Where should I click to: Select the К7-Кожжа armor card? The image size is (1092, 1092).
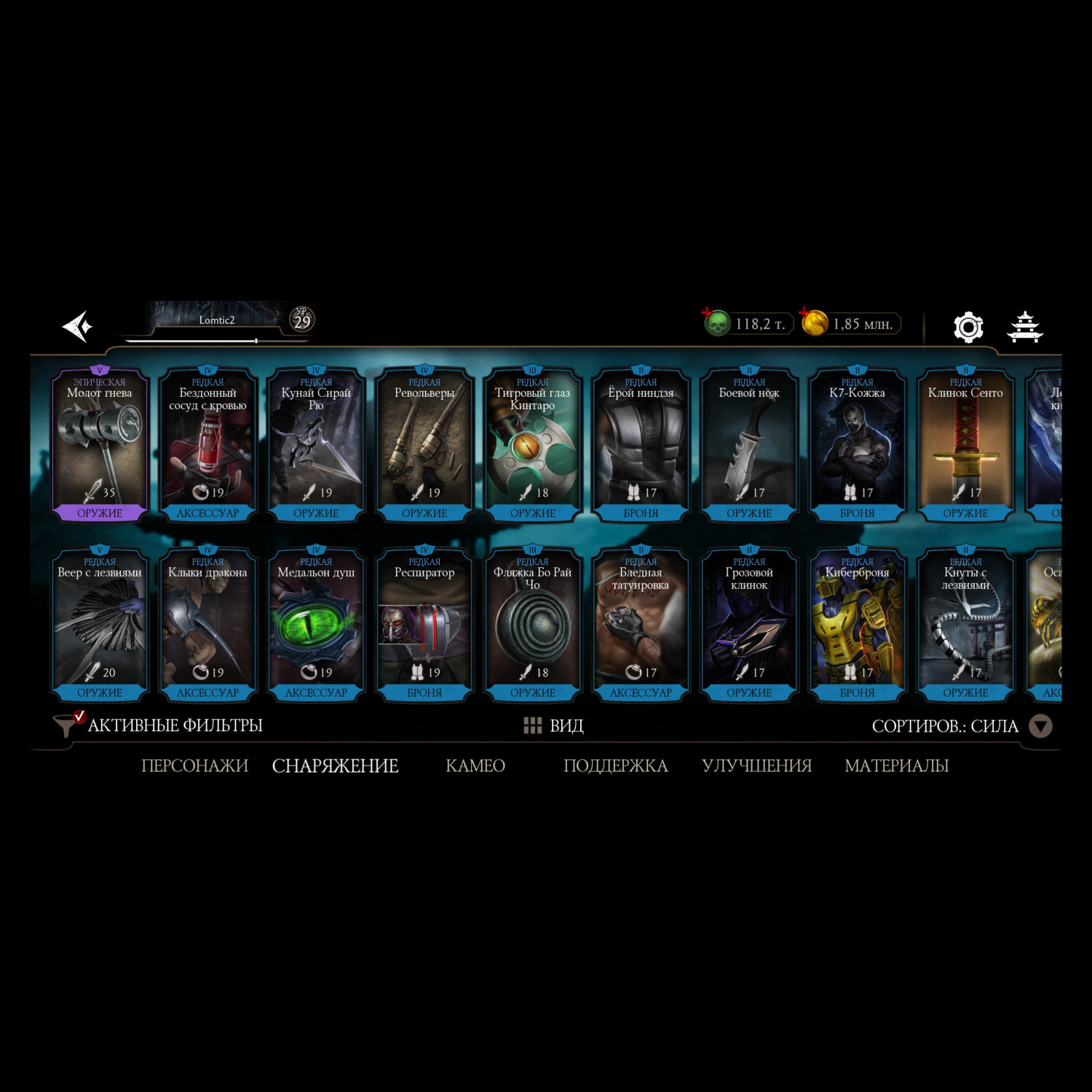tap(858, 444)
